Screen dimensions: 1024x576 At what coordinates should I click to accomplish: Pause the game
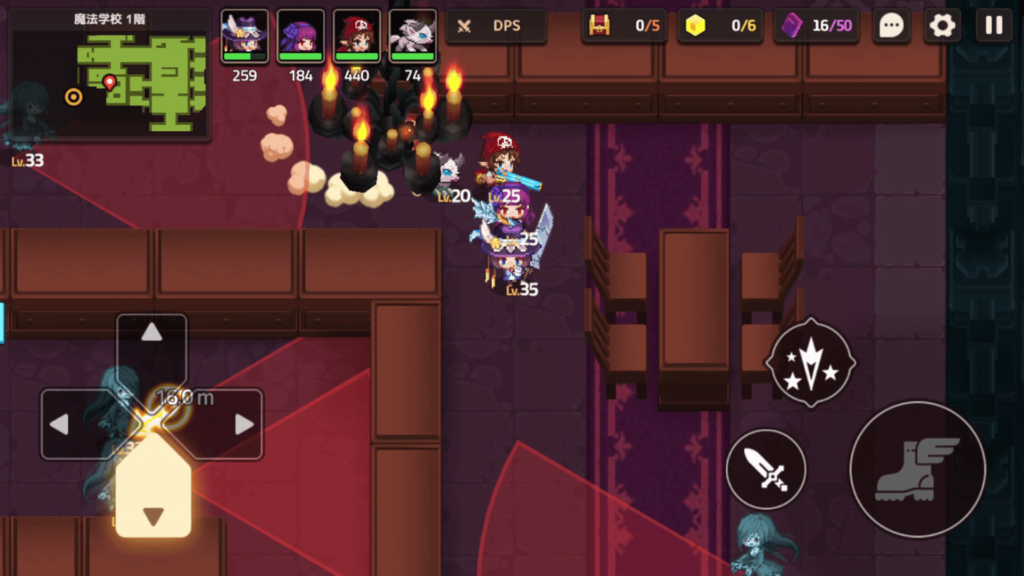click(x=993, y=26)
